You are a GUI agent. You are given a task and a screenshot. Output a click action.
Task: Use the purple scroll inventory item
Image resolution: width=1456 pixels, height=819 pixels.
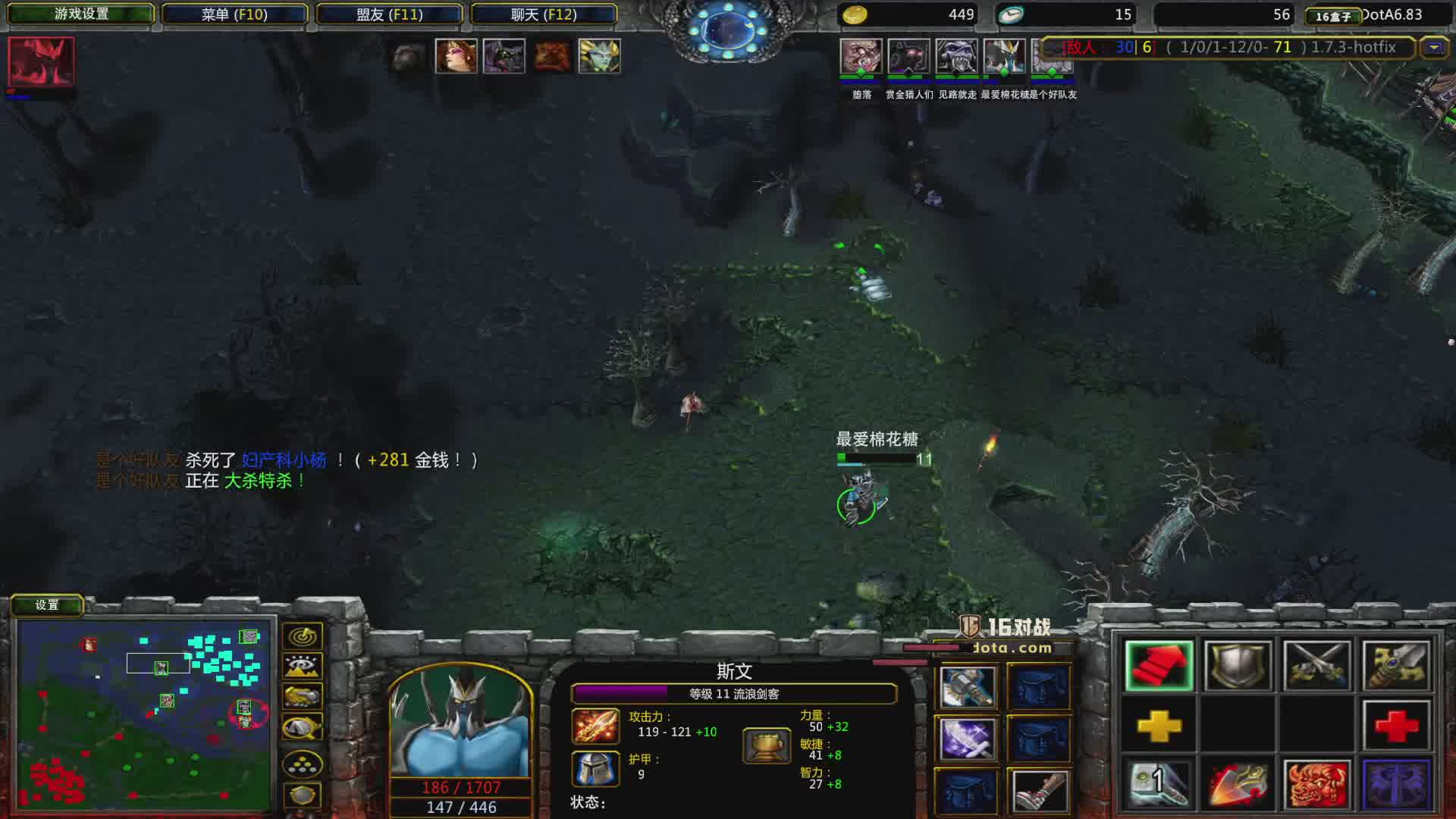coord(967,739)
